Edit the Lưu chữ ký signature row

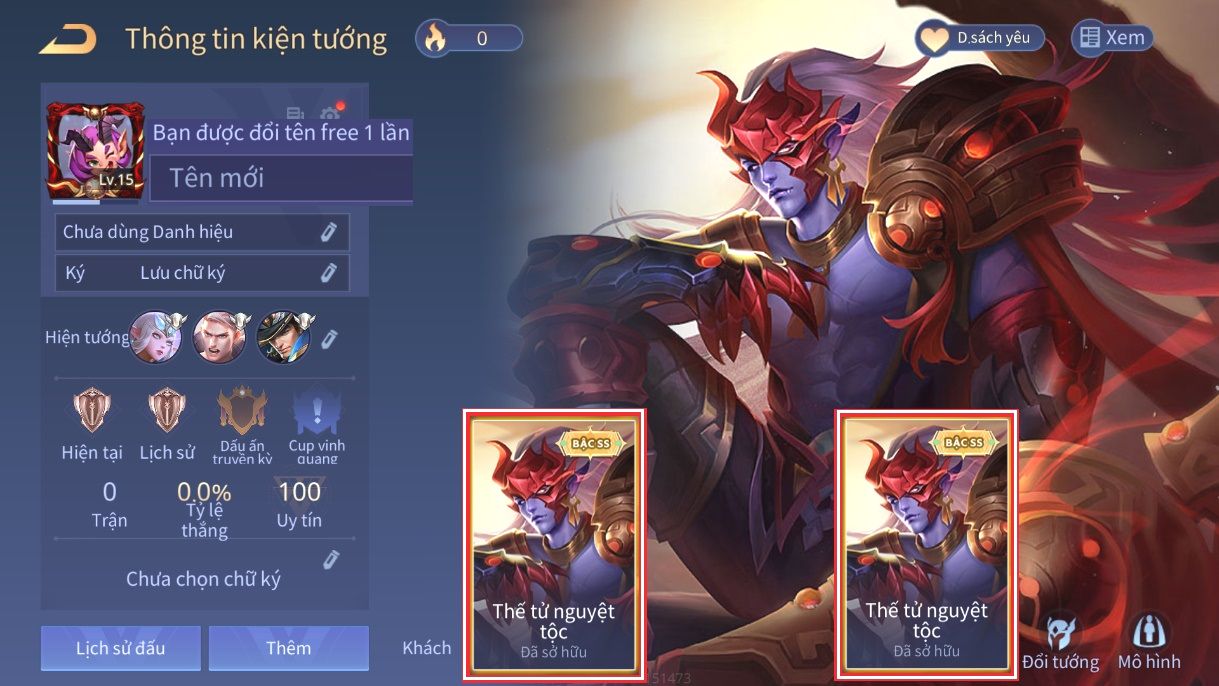coord(328,272)
